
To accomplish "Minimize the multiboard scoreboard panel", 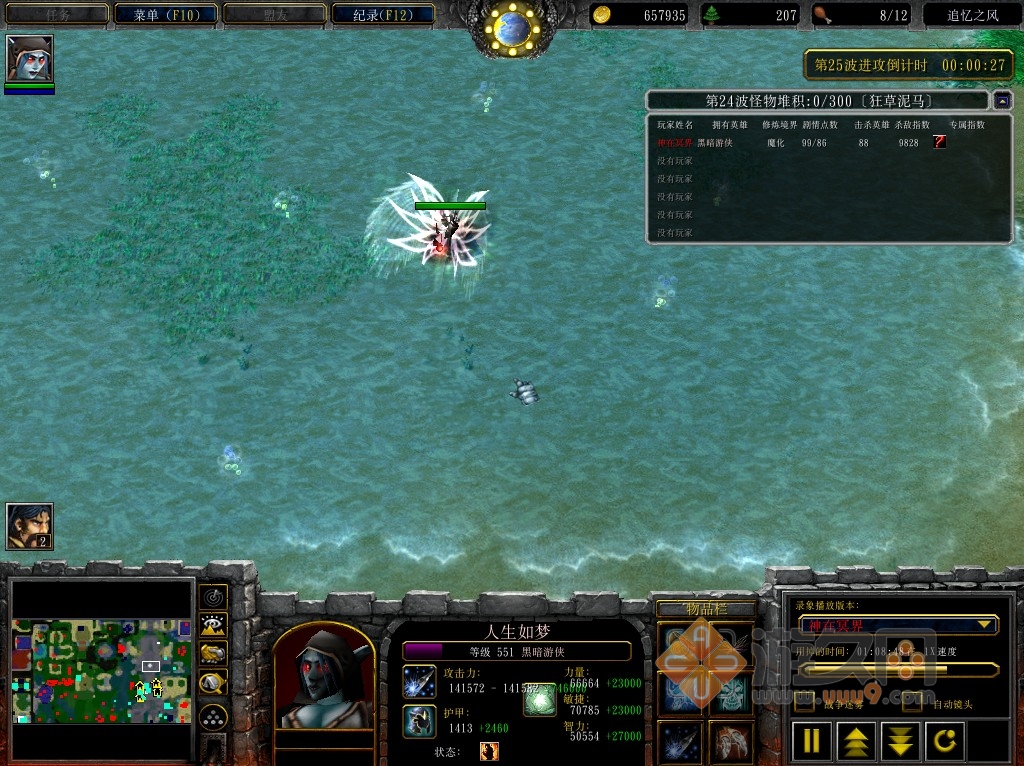I will pyautogui.click(x=1002, y=100).
